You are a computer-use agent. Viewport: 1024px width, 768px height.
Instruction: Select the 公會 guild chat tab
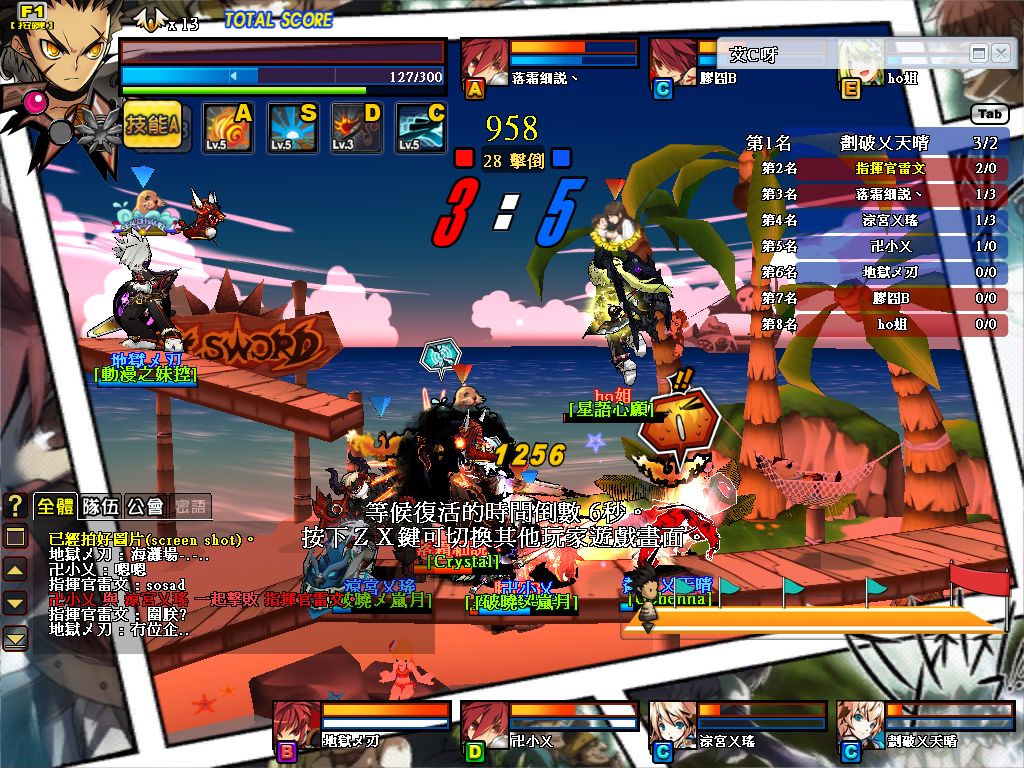[x=146, y=506]
